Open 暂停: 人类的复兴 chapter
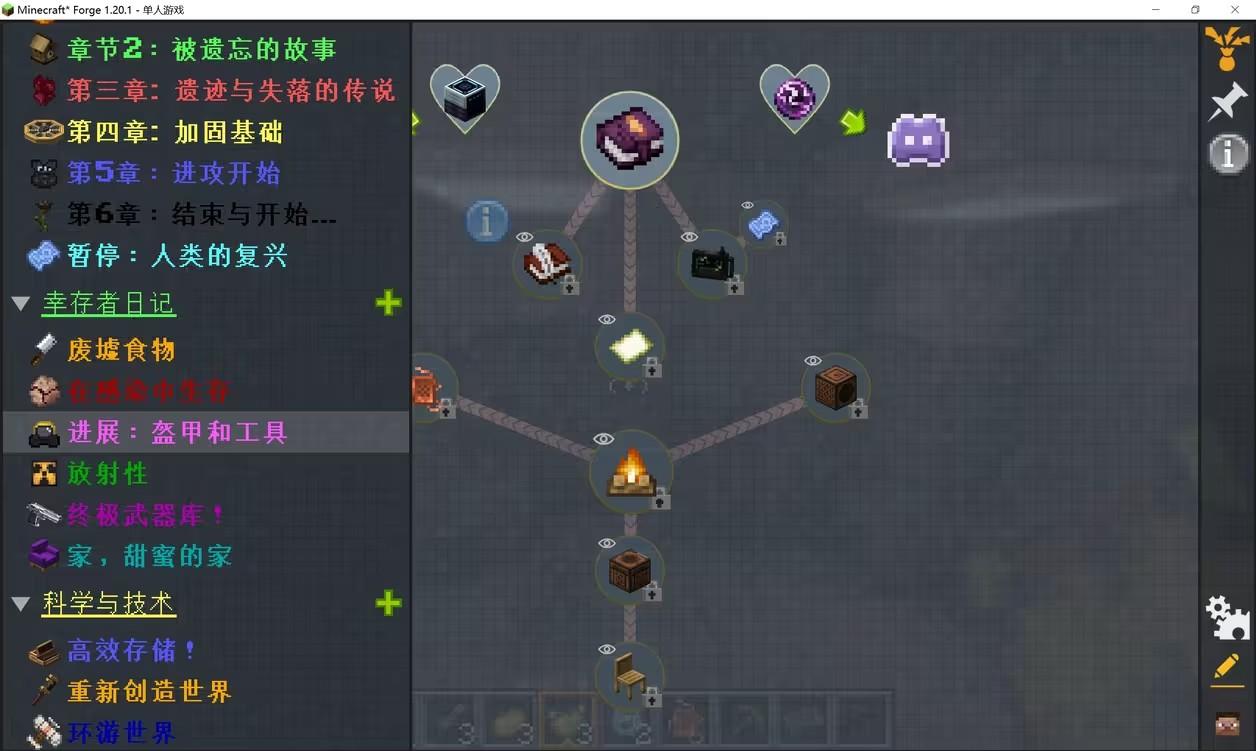Screen dimensions: 1256x751 (177, 256)
